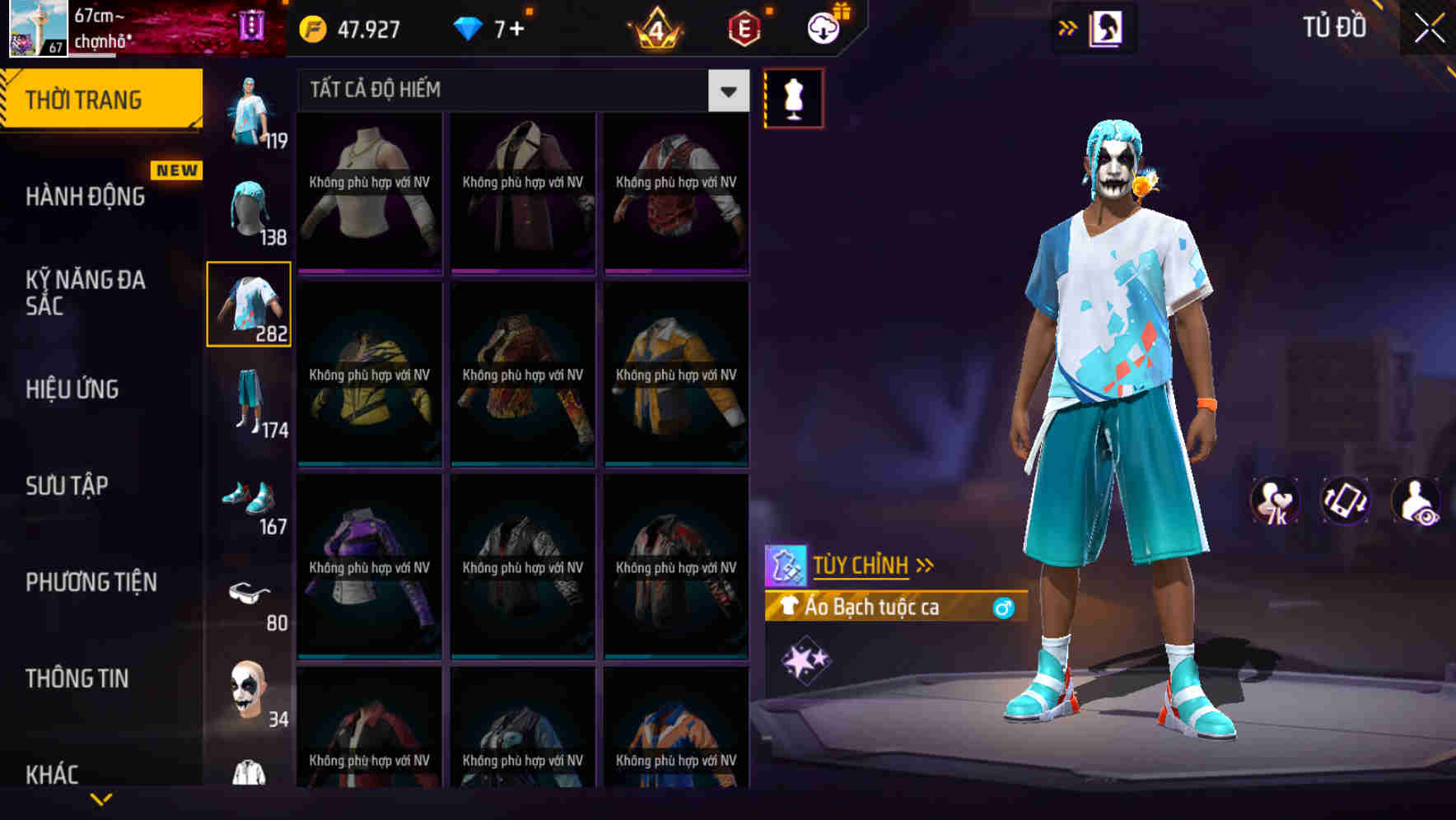Select the equipped blue shirt thumbnail marked 282
Viewport: 1456px width, 820px height.
click(249, 303)
